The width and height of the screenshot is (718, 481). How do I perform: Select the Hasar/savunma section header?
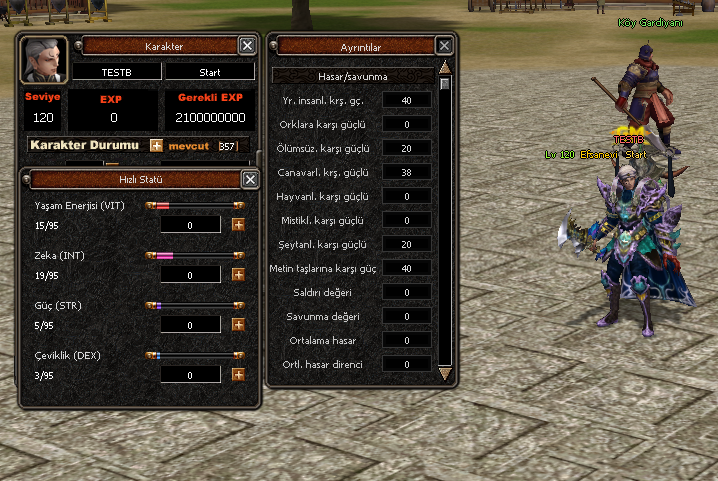[x=353, y=75]
